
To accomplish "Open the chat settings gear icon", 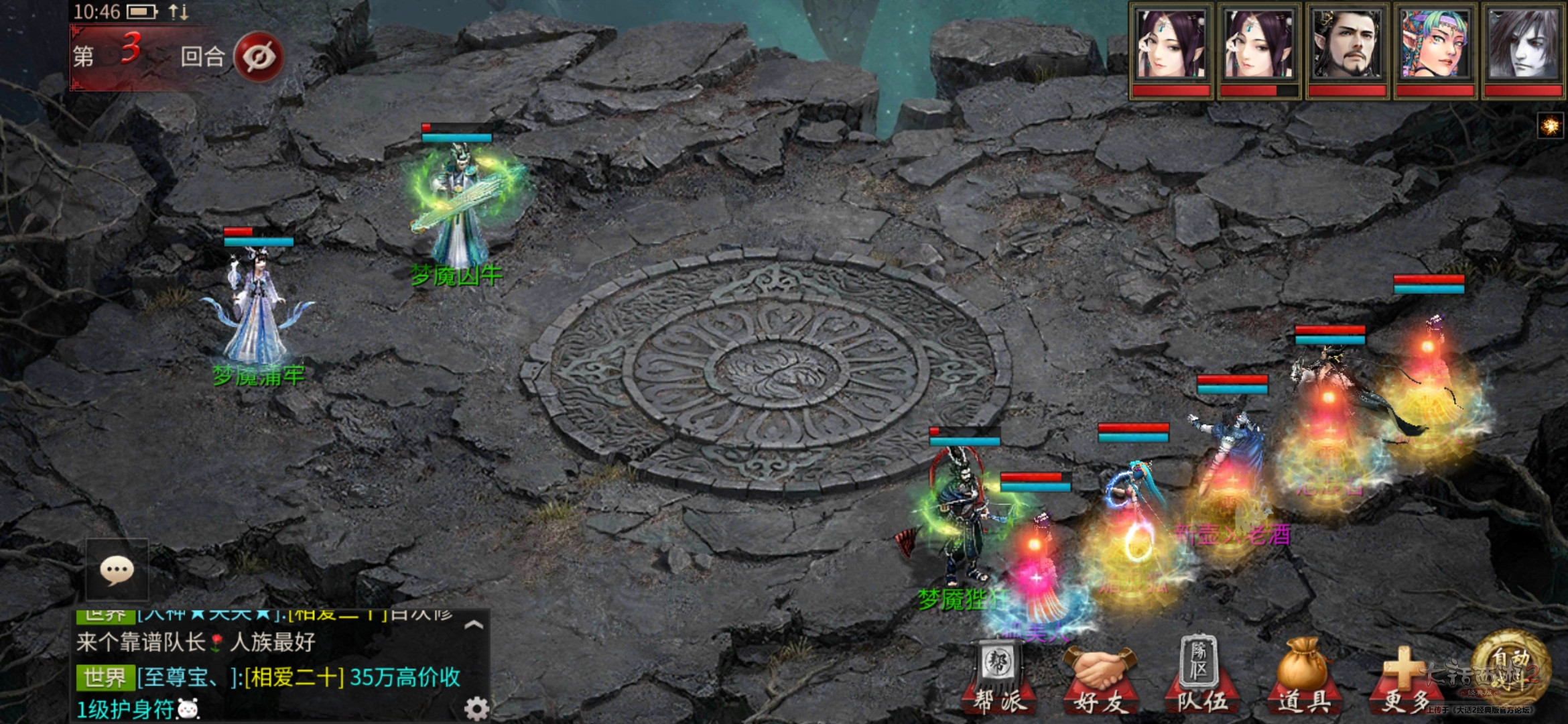I will click(476, 707).
